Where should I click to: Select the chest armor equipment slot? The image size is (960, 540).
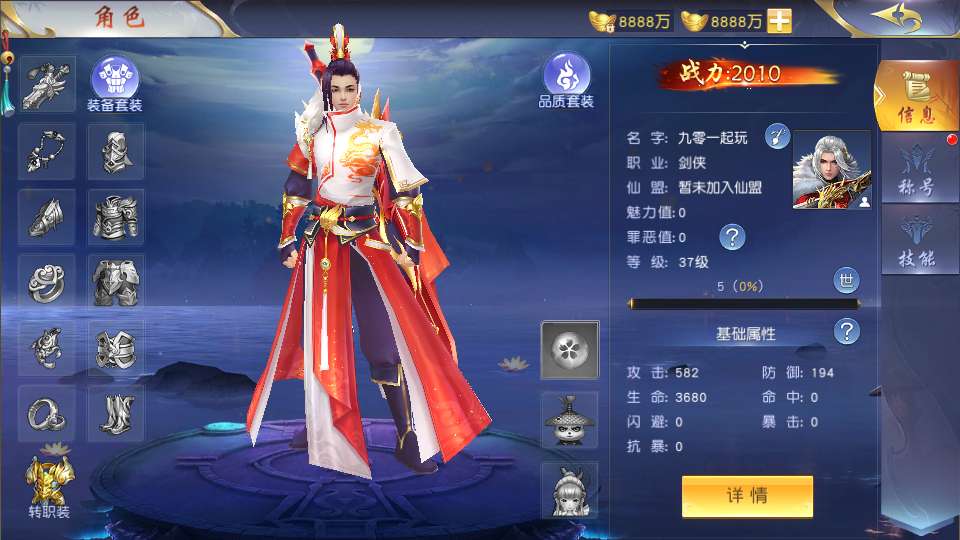116,217
